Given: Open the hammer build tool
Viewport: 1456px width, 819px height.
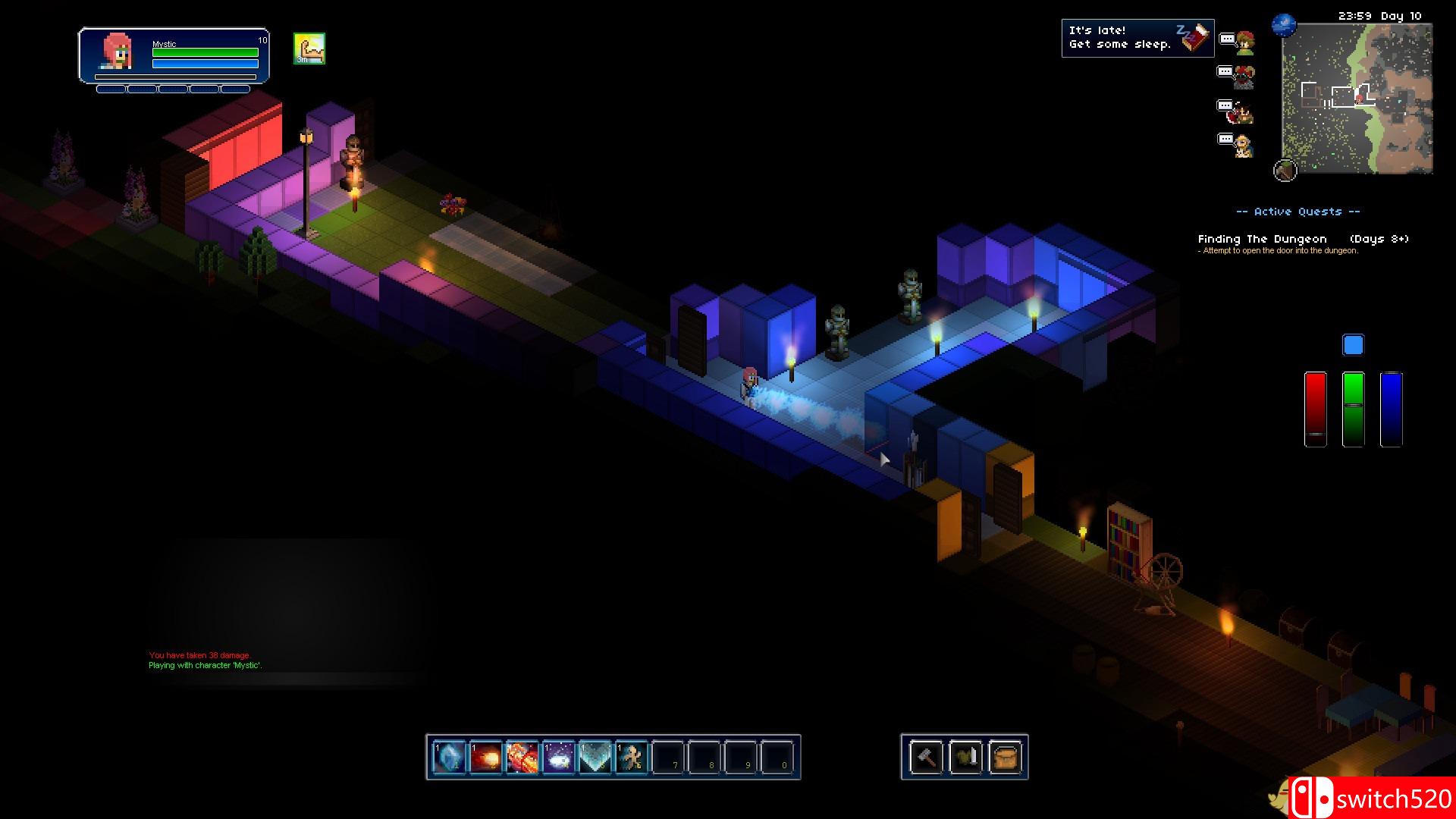Looking at the screenshot, I should click(927, 757).
